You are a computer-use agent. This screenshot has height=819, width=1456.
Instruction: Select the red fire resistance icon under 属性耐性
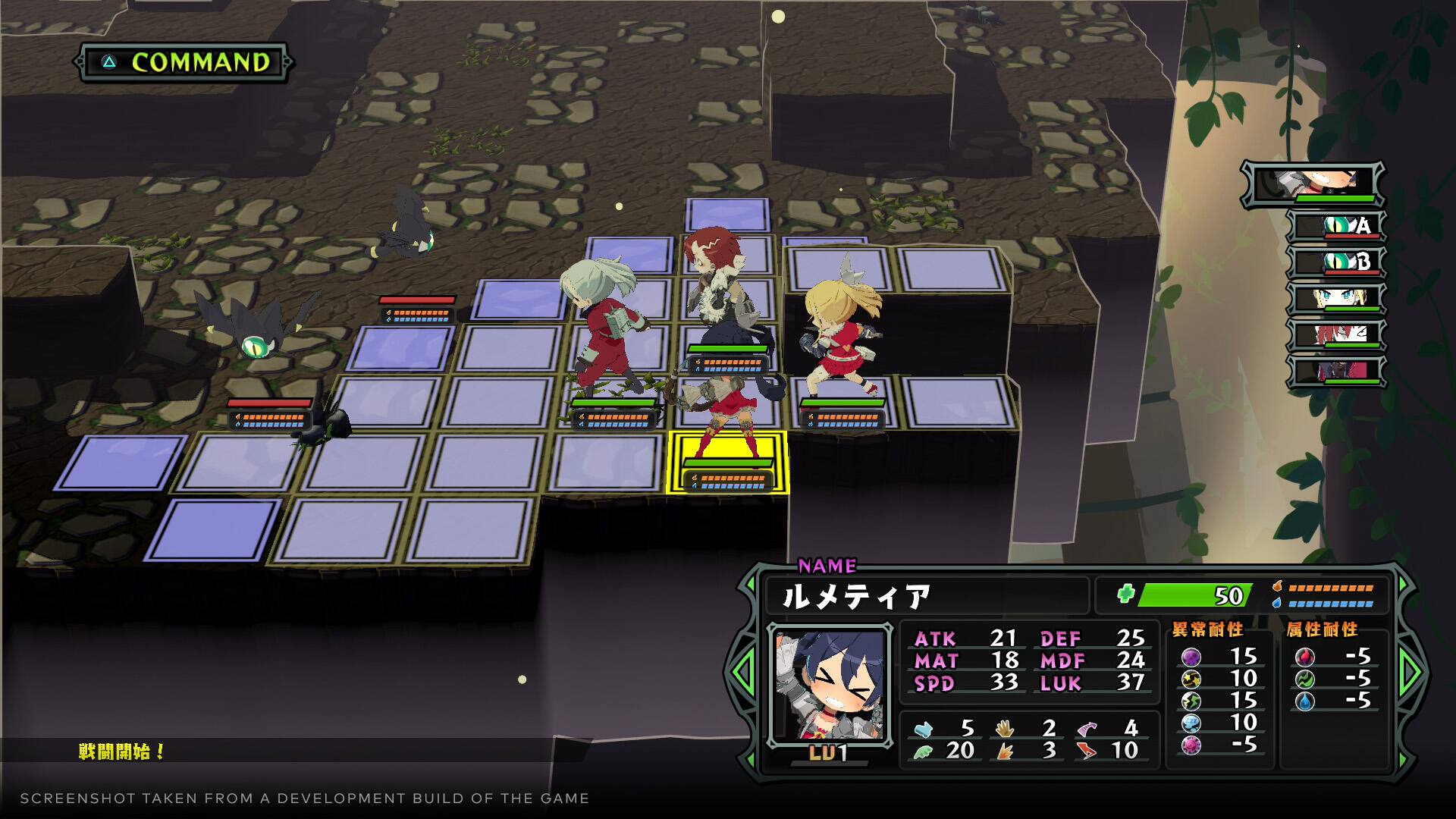(1306, 657)
